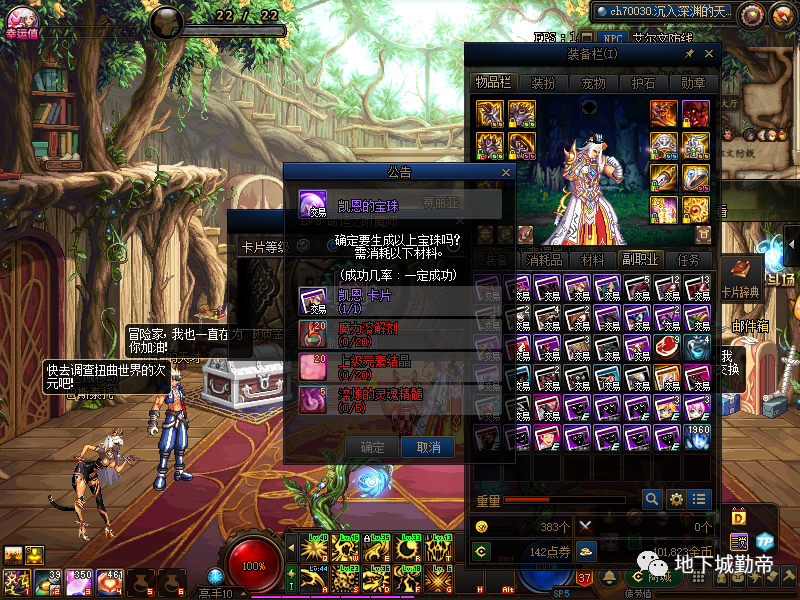Open the 材料 item tab
Image resolution: width=800 pixels, height=600 pixels.
[x=592, y=259]
